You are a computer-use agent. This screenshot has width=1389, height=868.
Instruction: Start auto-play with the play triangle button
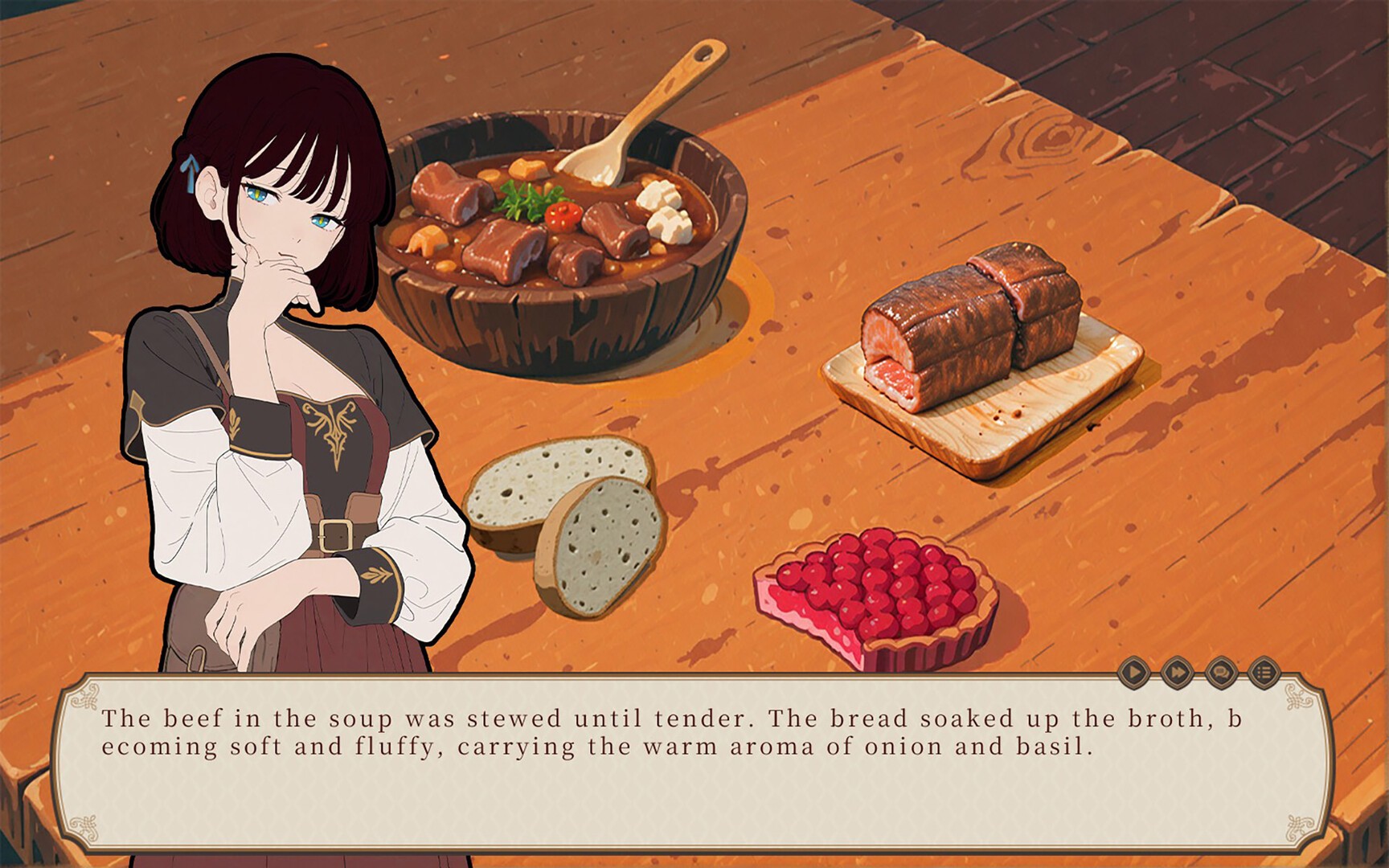1133,671
